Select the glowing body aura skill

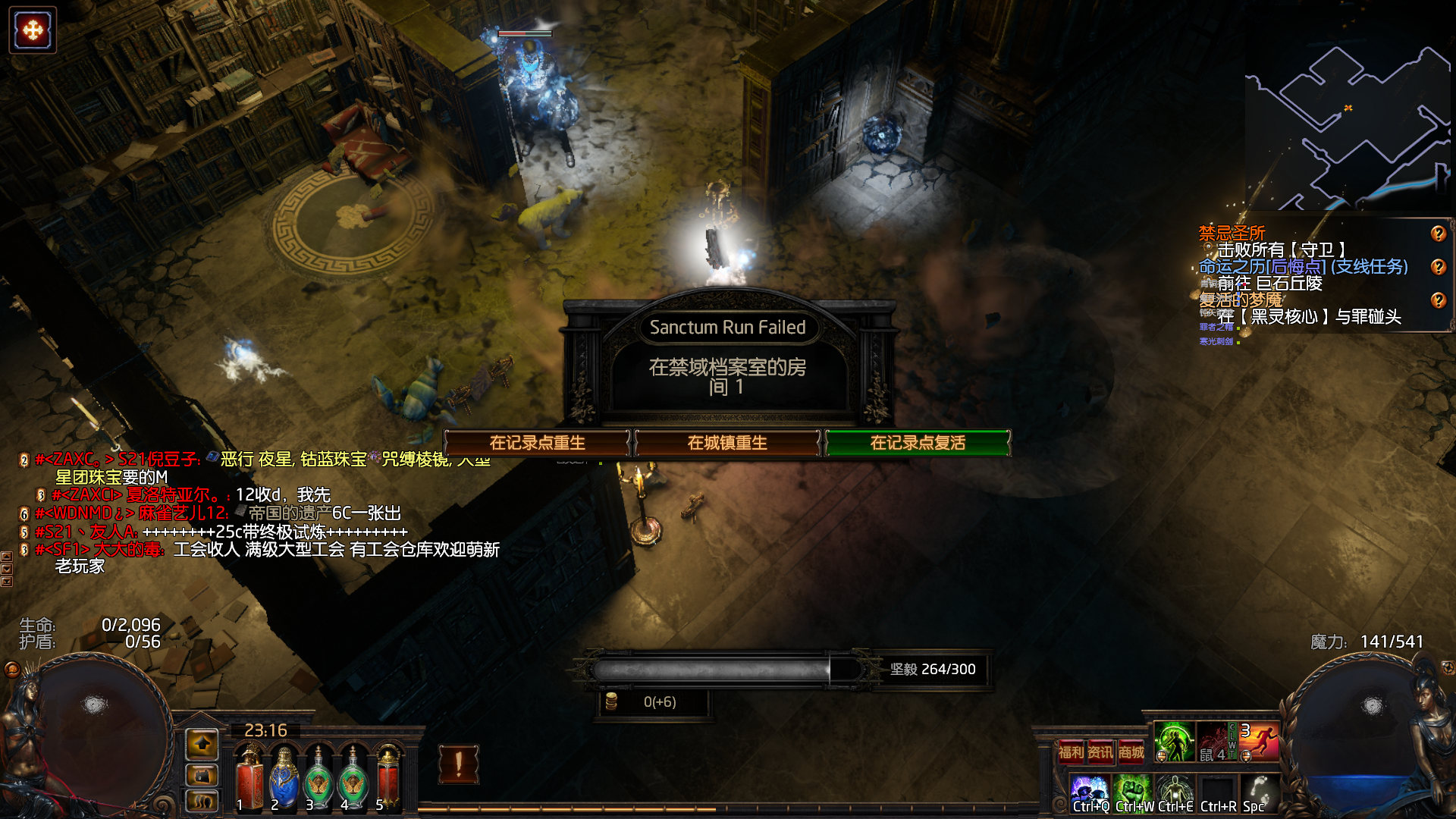pos(1175,792)
